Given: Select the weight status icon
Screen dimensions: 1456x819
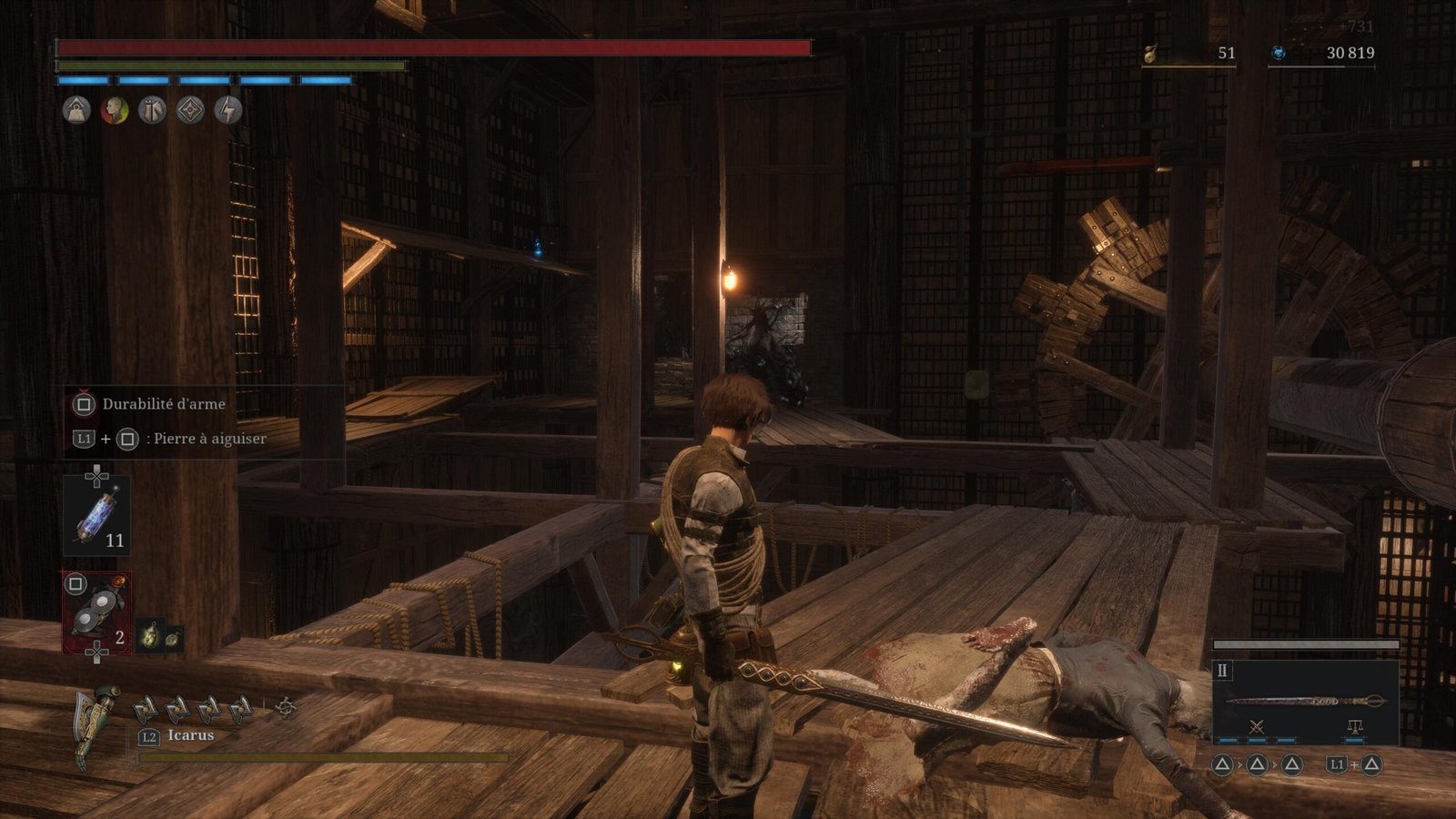Looking at the screenshot, I should tap(76, 111).
